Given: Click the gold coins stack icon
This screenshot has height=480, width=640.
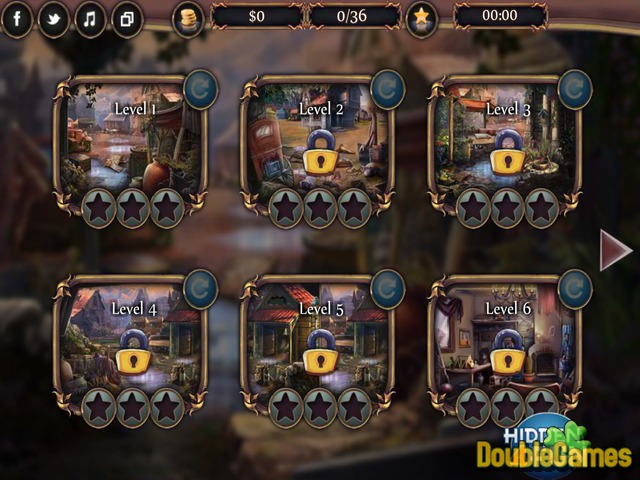Looking at the screenshot, I should (188, 18).
